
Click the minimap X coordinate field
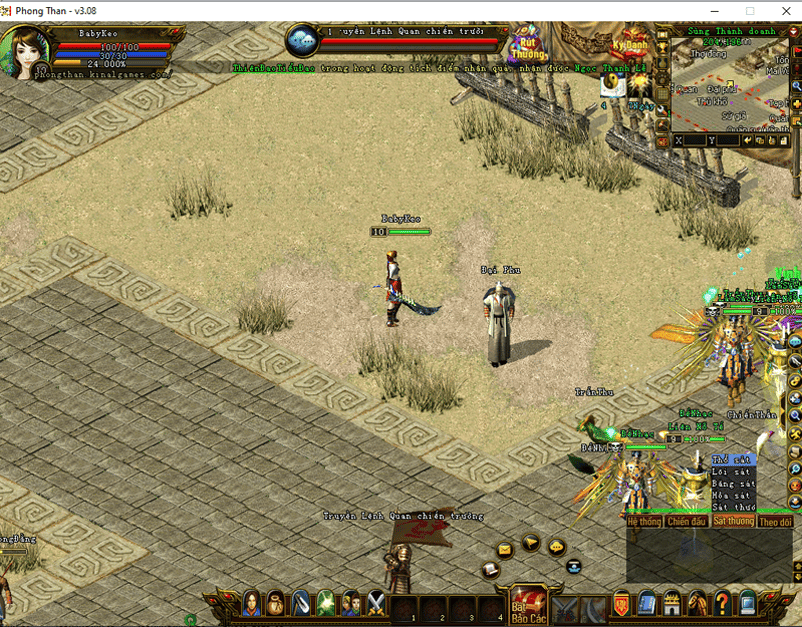pyautogui.click(x=692, y=141)
